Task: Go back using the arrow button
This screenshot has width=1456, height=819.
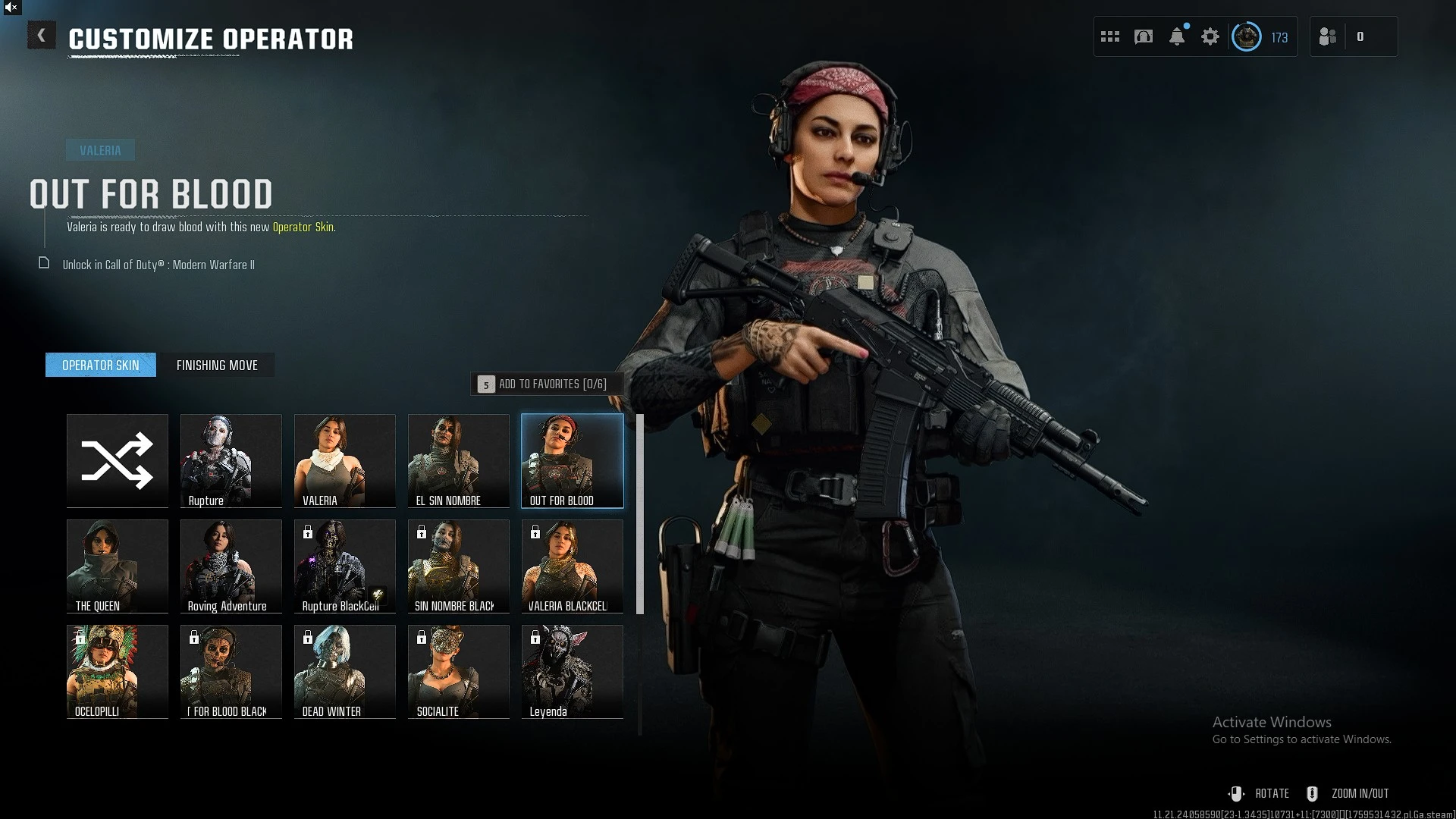Action: [42, 36]
